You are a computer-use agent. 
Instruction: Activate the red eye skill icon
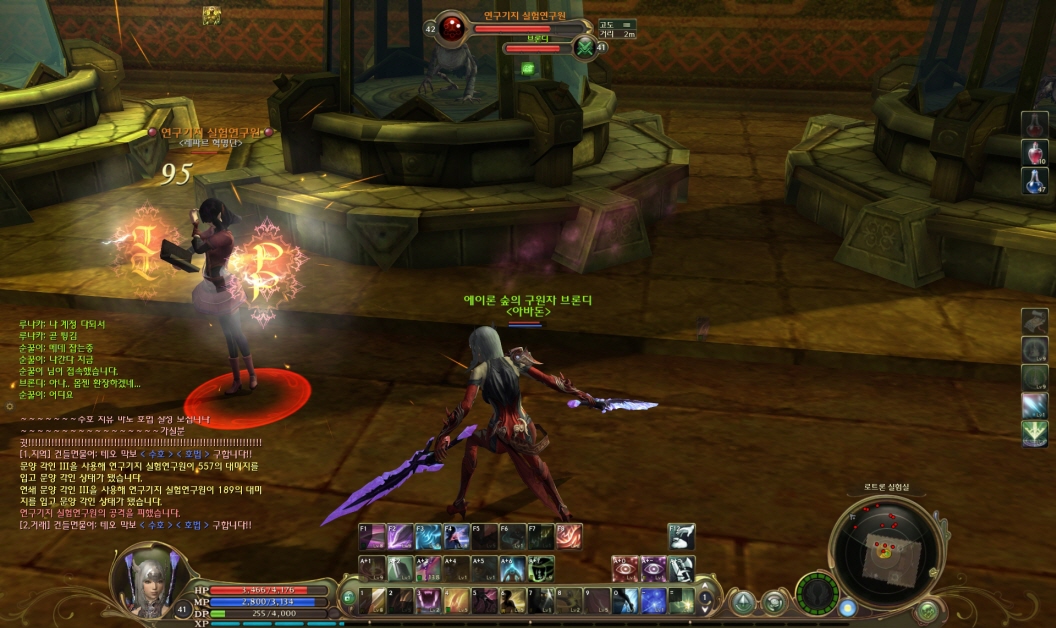625,568
